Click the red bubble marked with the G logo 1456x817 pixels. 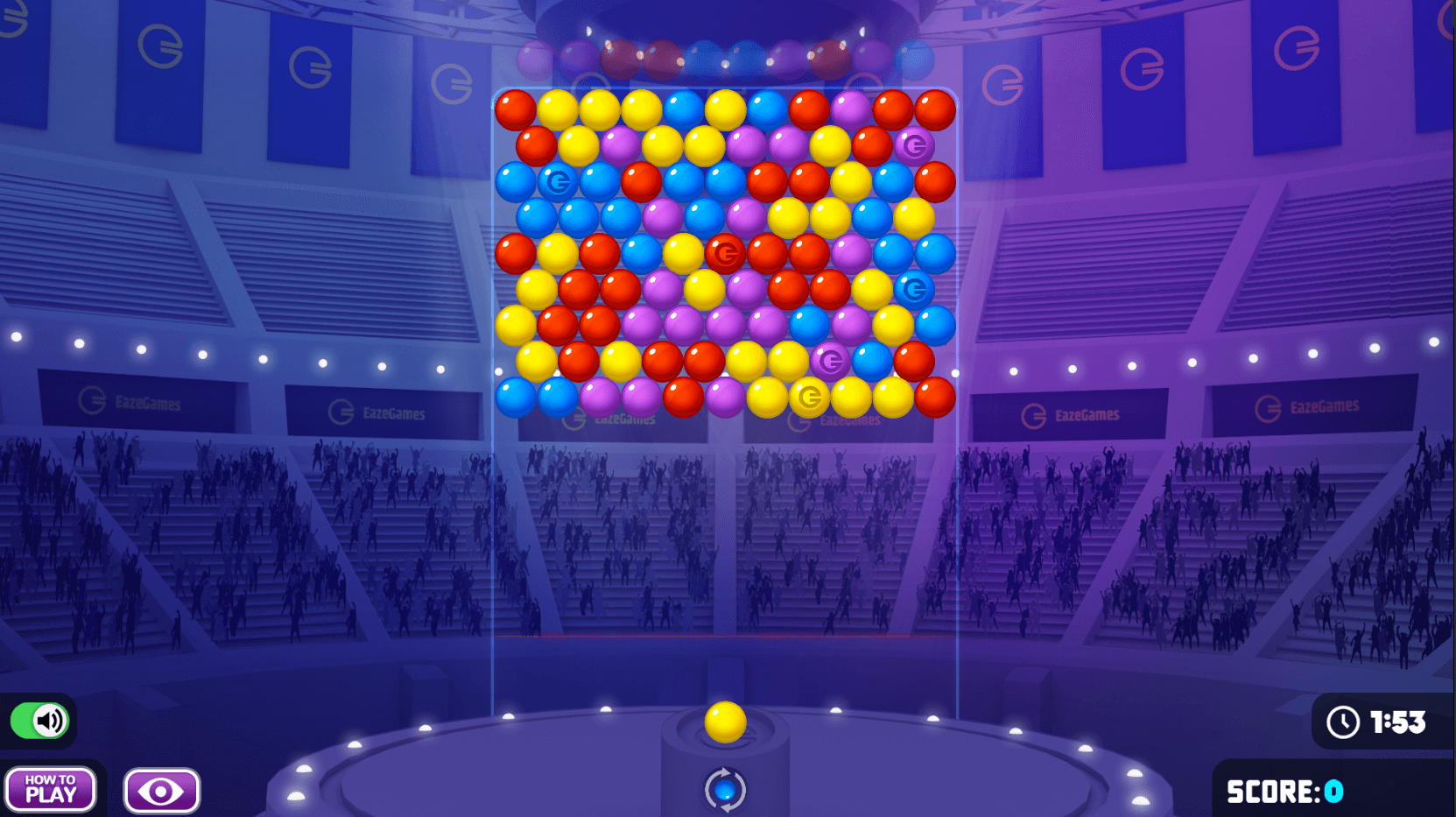(x=725, y=253)
